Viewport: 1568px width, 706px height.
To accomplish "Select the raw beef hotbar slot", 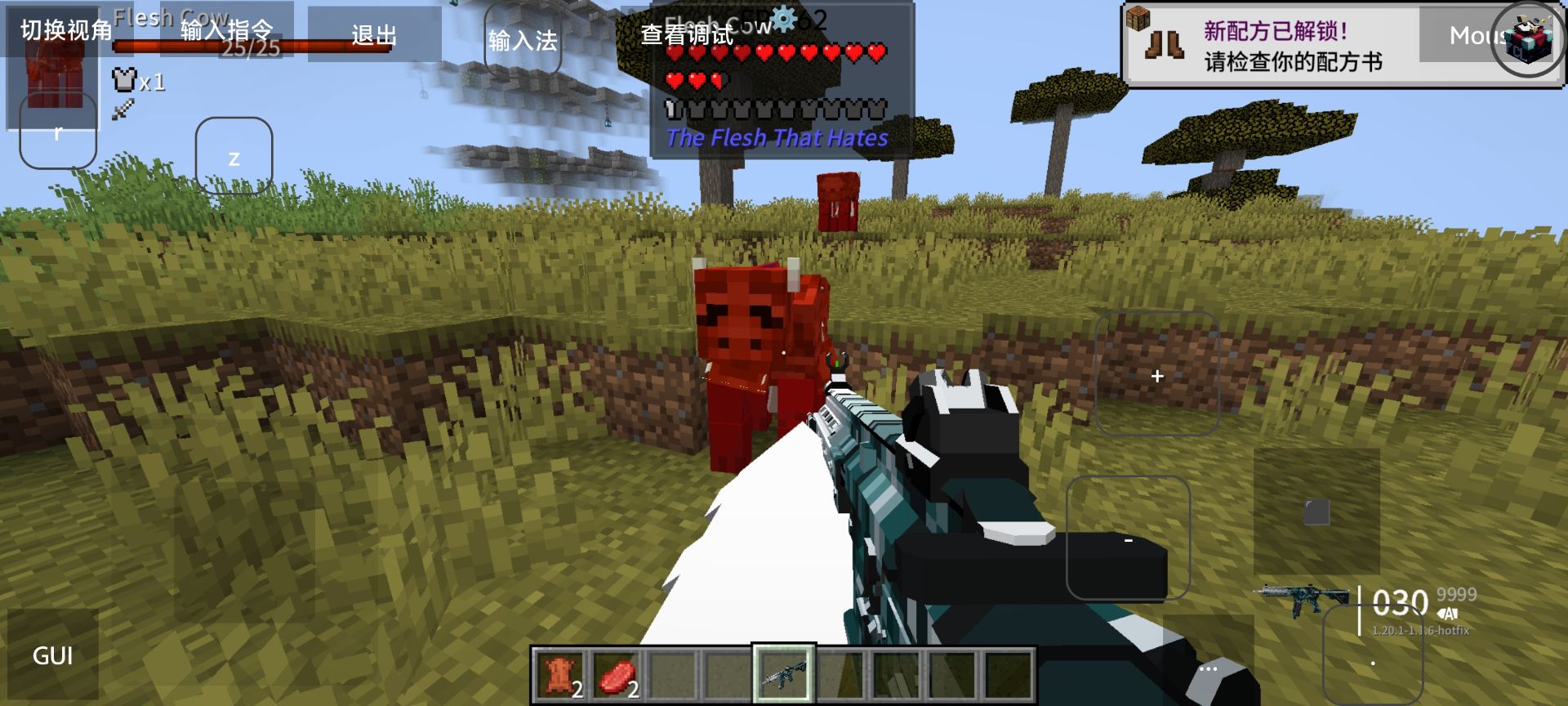I will (x=617, y=675).
